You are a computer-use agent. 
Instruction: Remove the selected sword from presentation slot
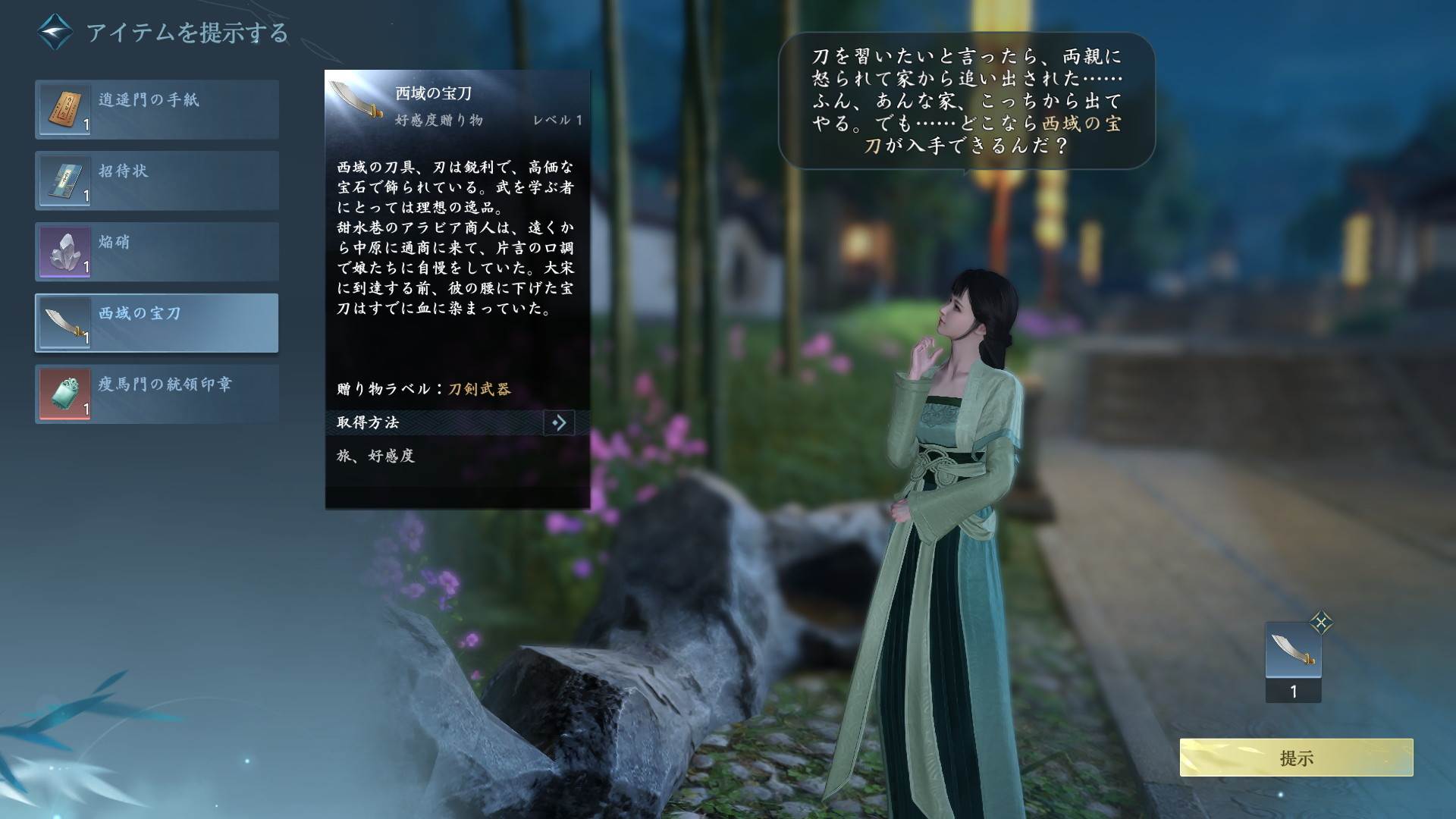1321,623
